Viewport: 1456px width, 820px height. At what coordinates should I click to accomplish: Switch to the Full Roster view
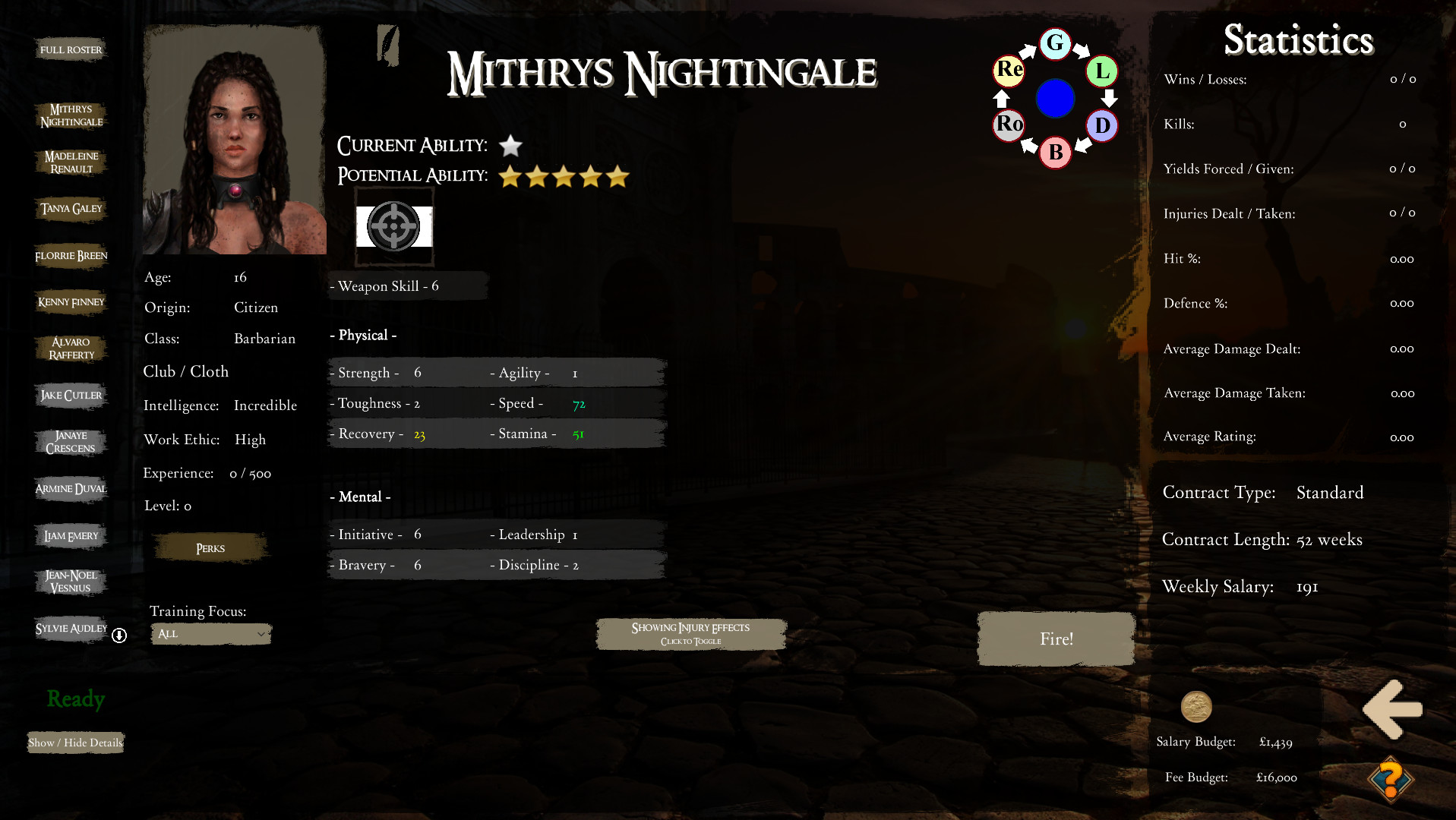(71, 49)
